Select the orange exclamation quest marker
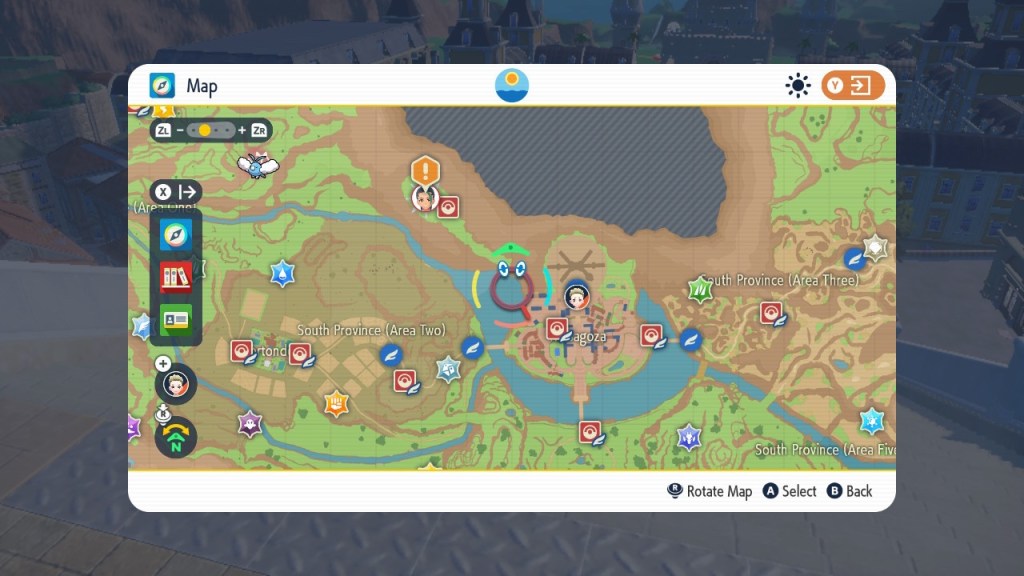 [x=426, y=169]
